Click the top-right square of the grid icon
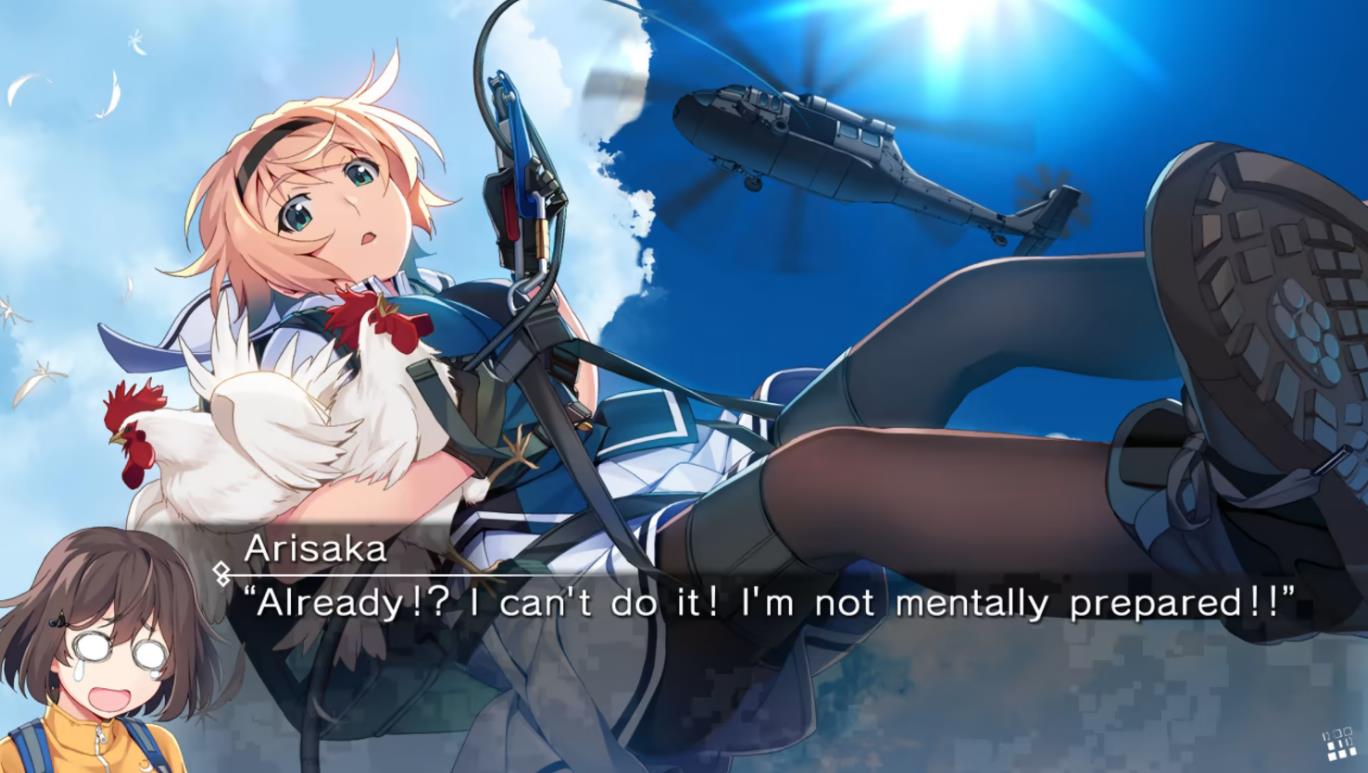This screenshot has height=773, width=1368. tap(1350, 731)
